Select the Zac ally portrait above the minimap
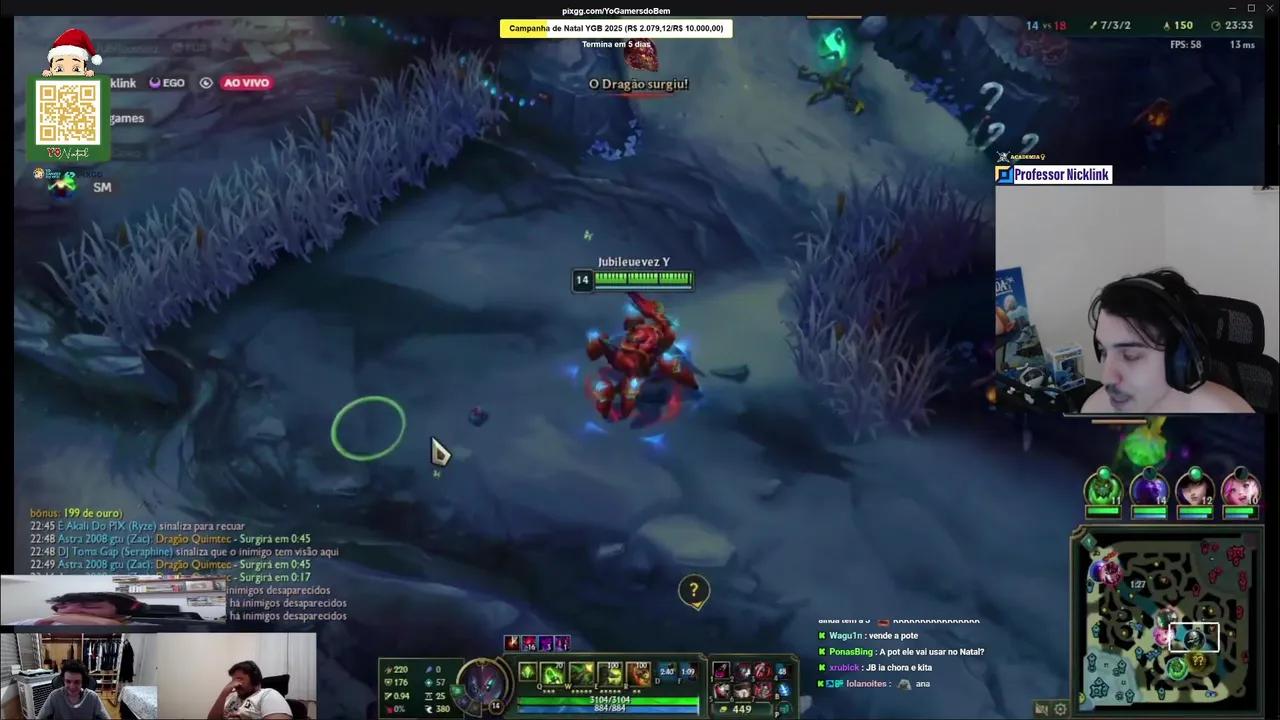Screen dimensions: 1280x720 coord(1103,486)
